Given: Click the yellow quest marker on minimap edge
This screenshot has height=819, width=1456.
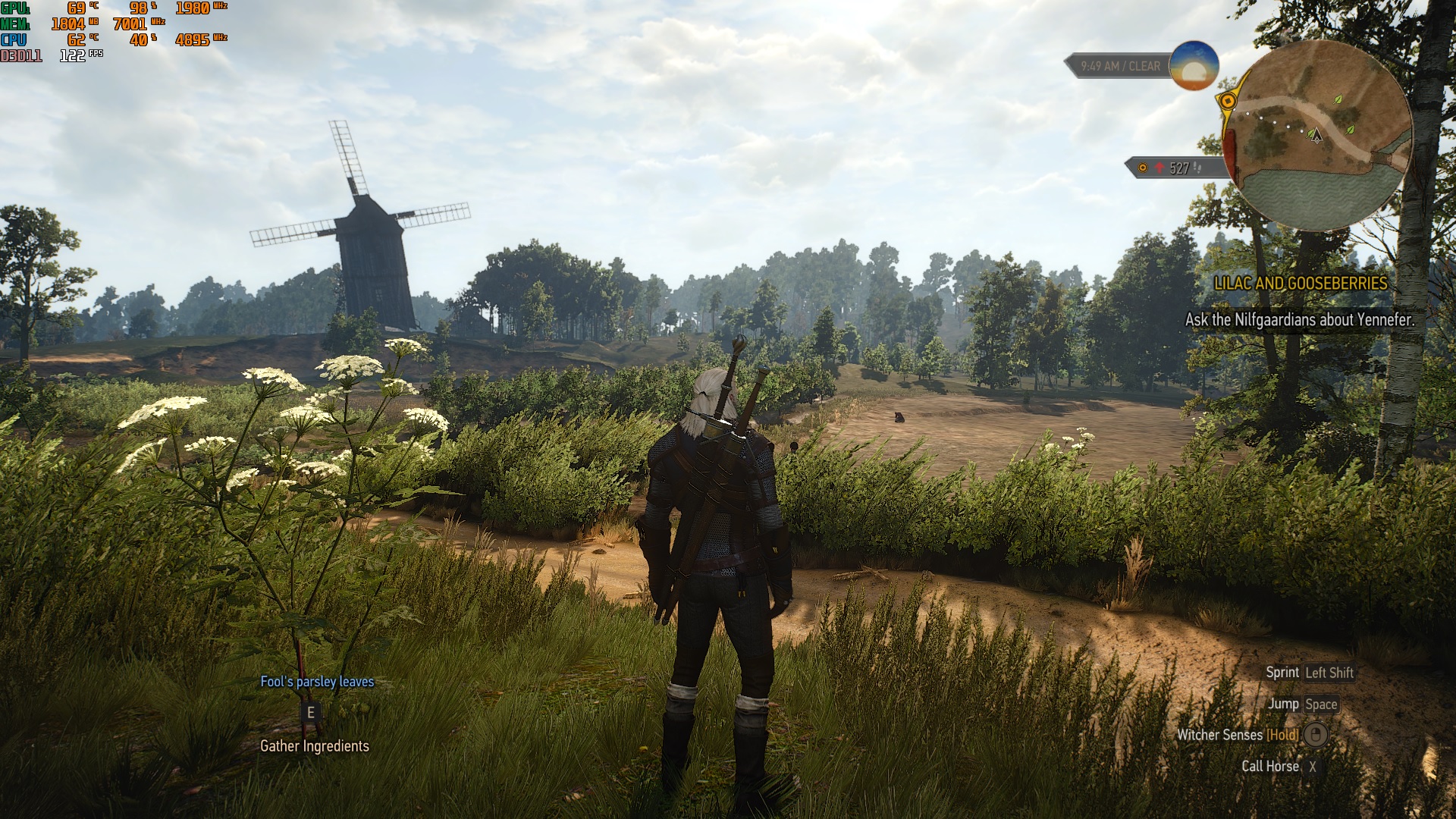Looking at the screenshot, I should [x=1228, y=101].
